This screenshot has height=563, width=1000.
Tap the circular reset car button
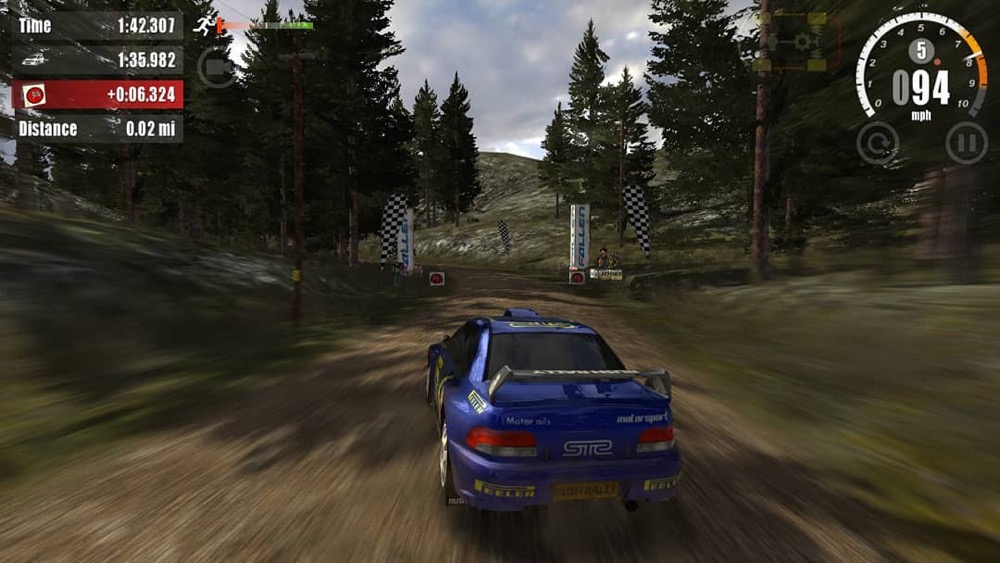pyautogui.click(x=877, y=143)
